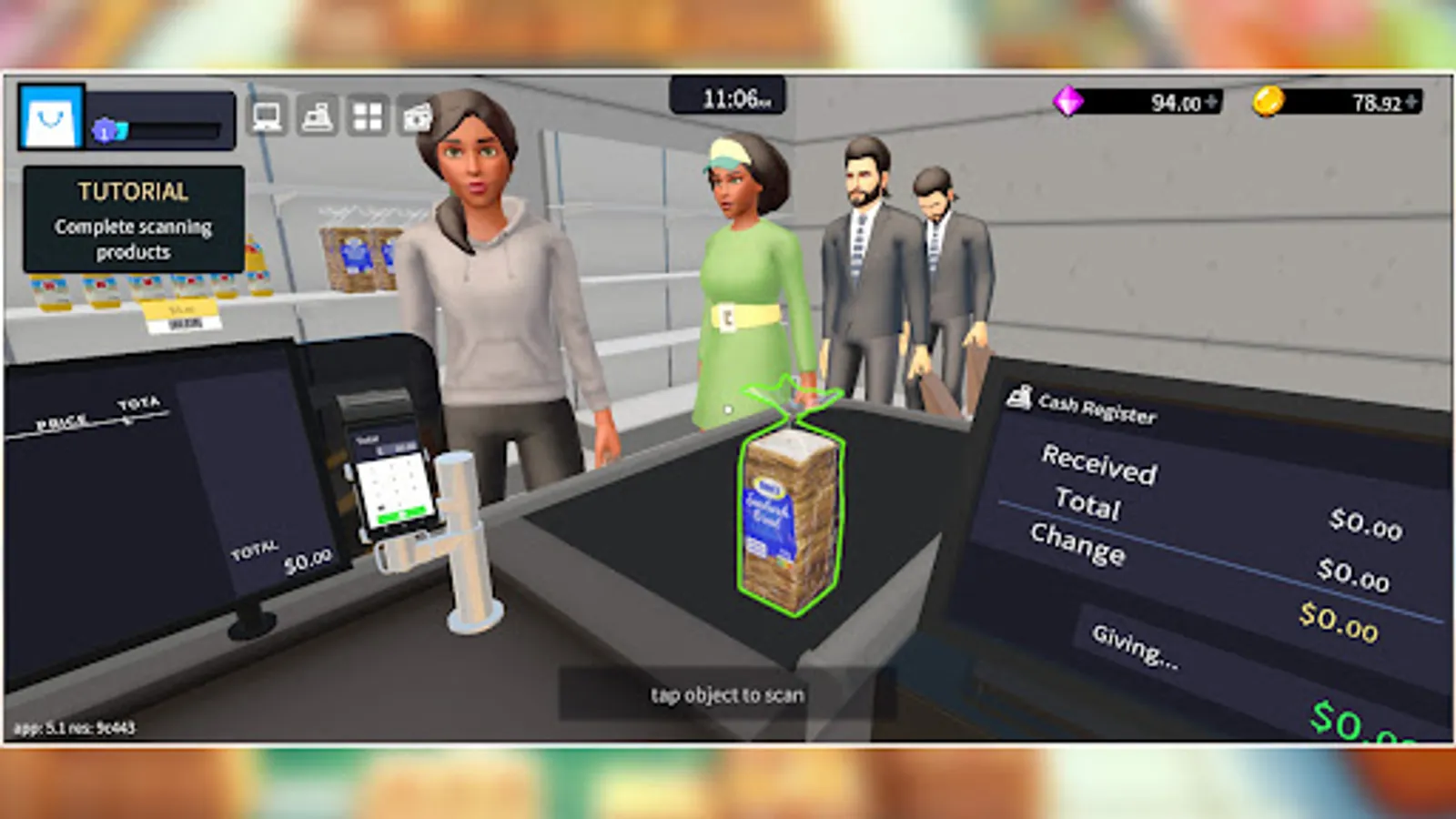
Task: Tap the plus next to the coin balance
Action: pos(1410,101)
